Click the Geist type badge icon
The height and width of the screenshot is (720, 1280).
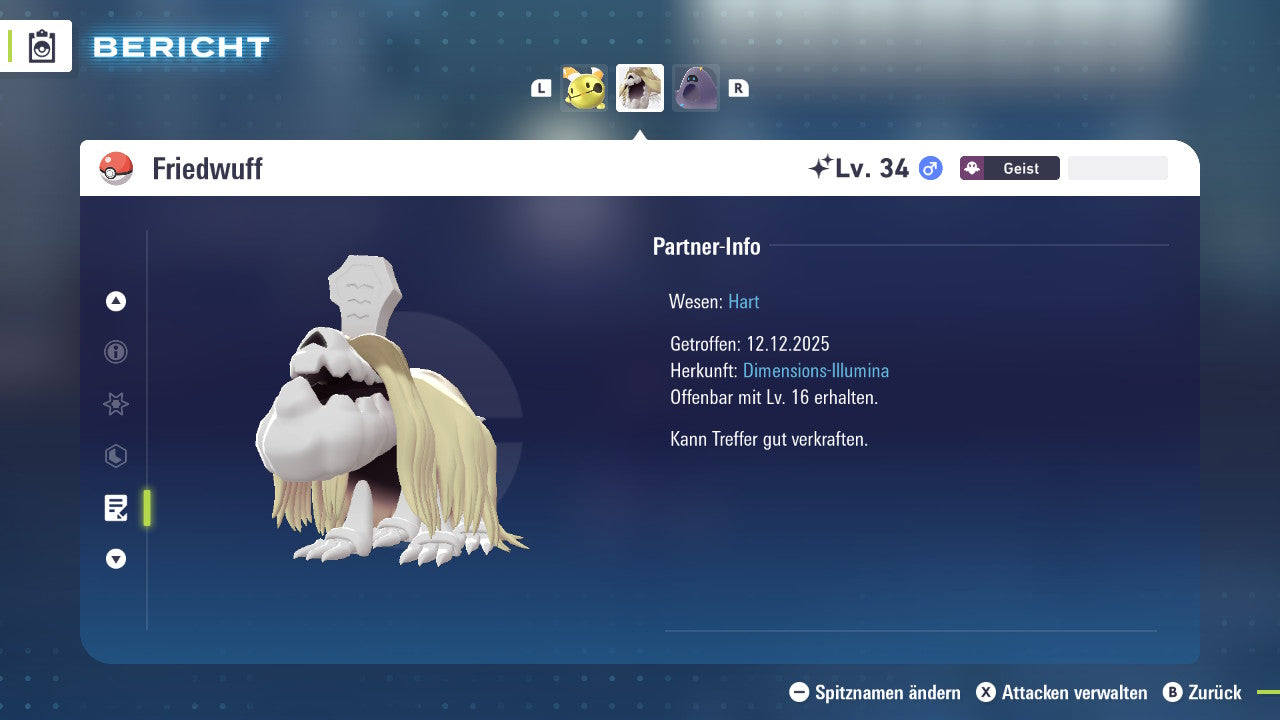pyautogui.click(x=974, y=168)
